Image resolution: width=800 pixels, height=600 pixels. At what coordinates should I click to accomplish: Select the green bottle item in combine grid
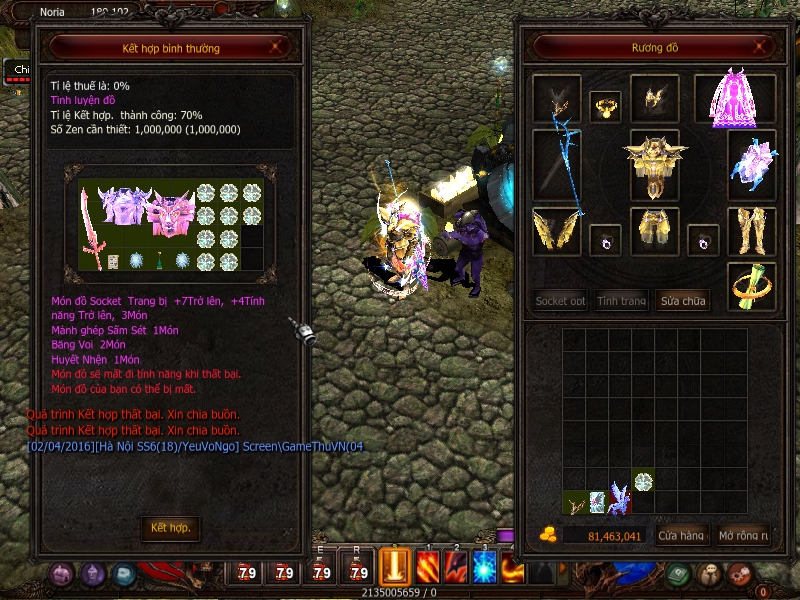tap(157, 261)
